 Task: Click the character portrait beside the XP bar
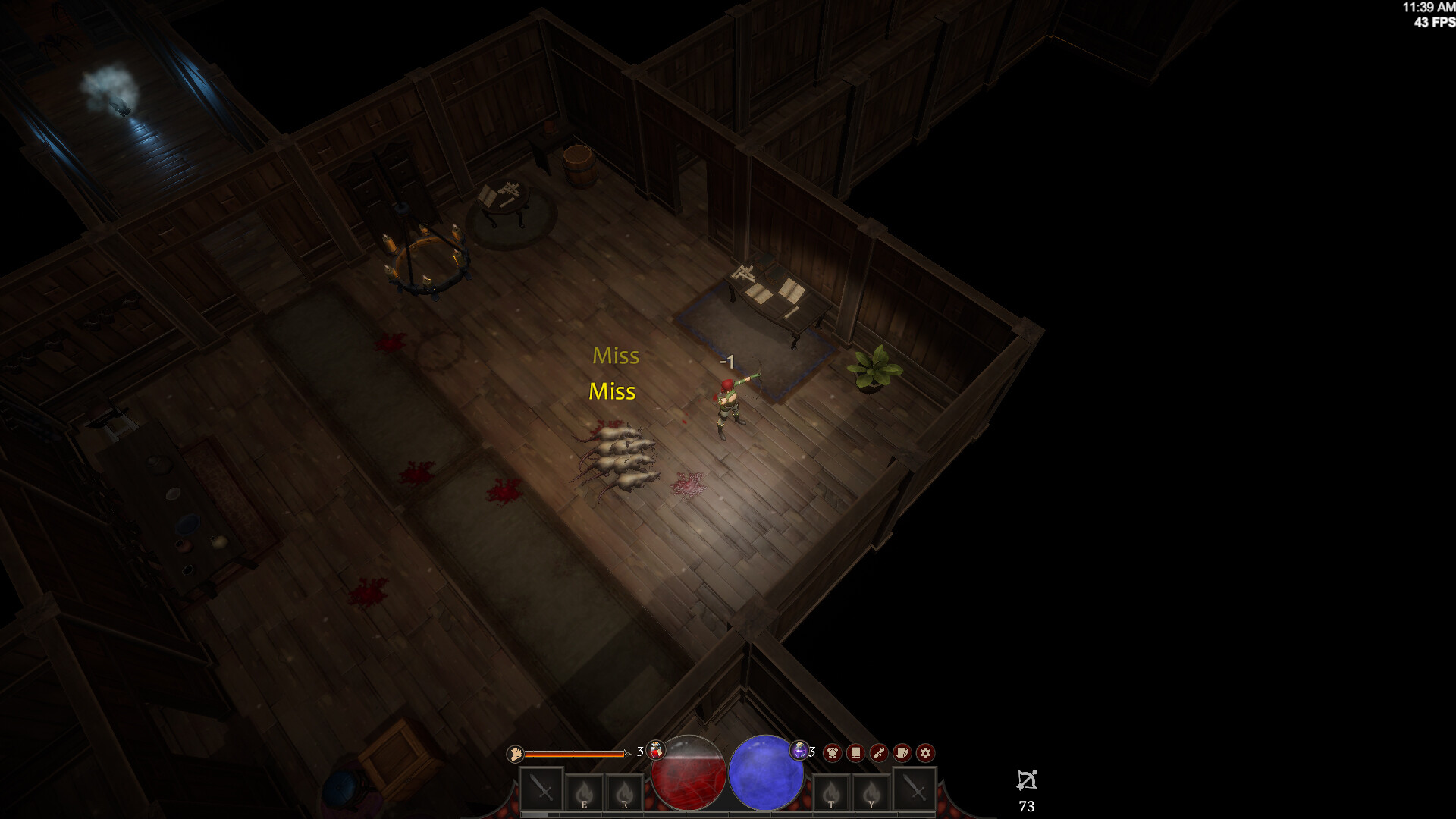pyautogui.click(x=516, y=753)
